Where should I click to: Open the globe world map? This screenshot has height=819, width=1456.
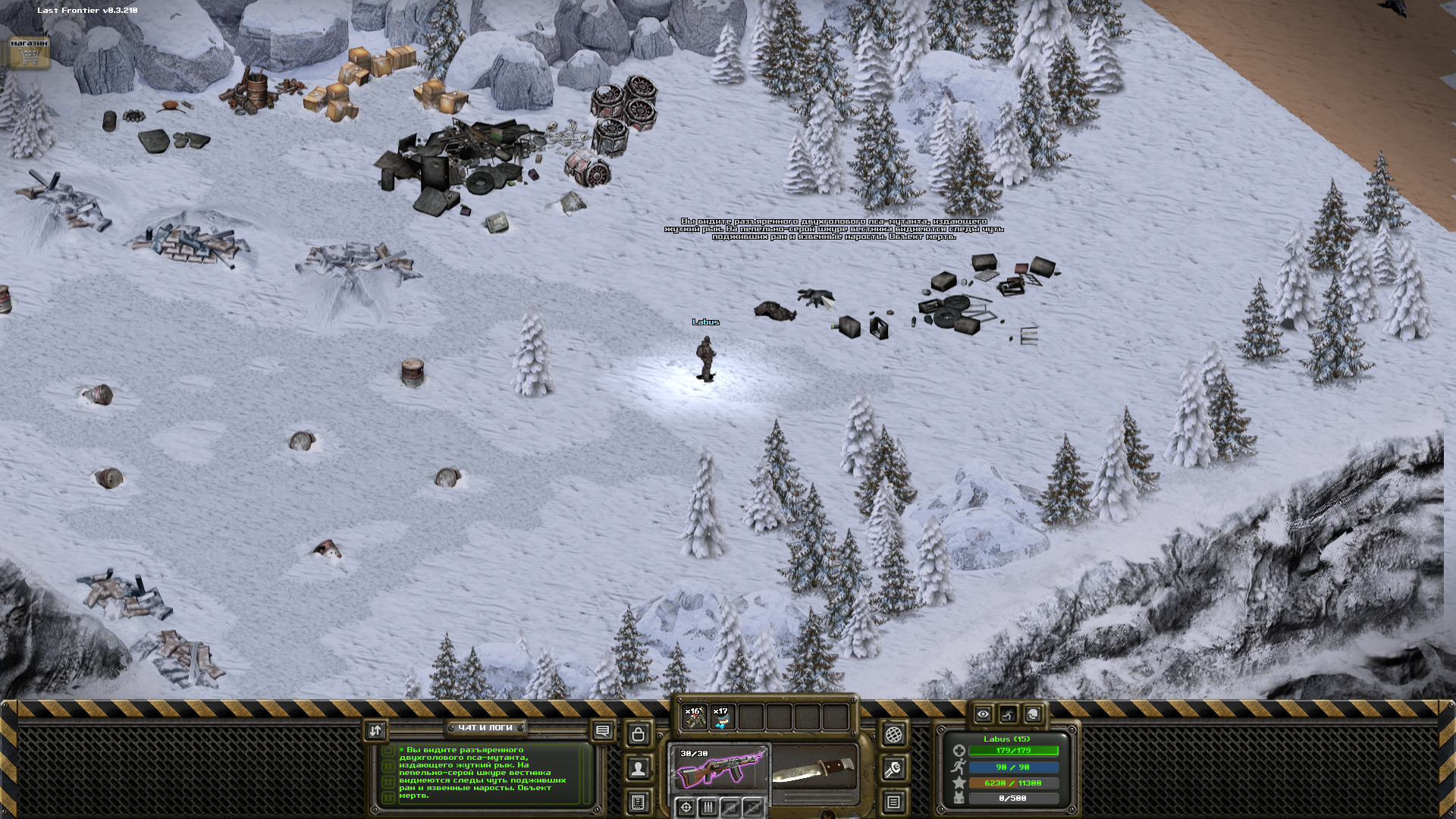click(x=893, y=734)
